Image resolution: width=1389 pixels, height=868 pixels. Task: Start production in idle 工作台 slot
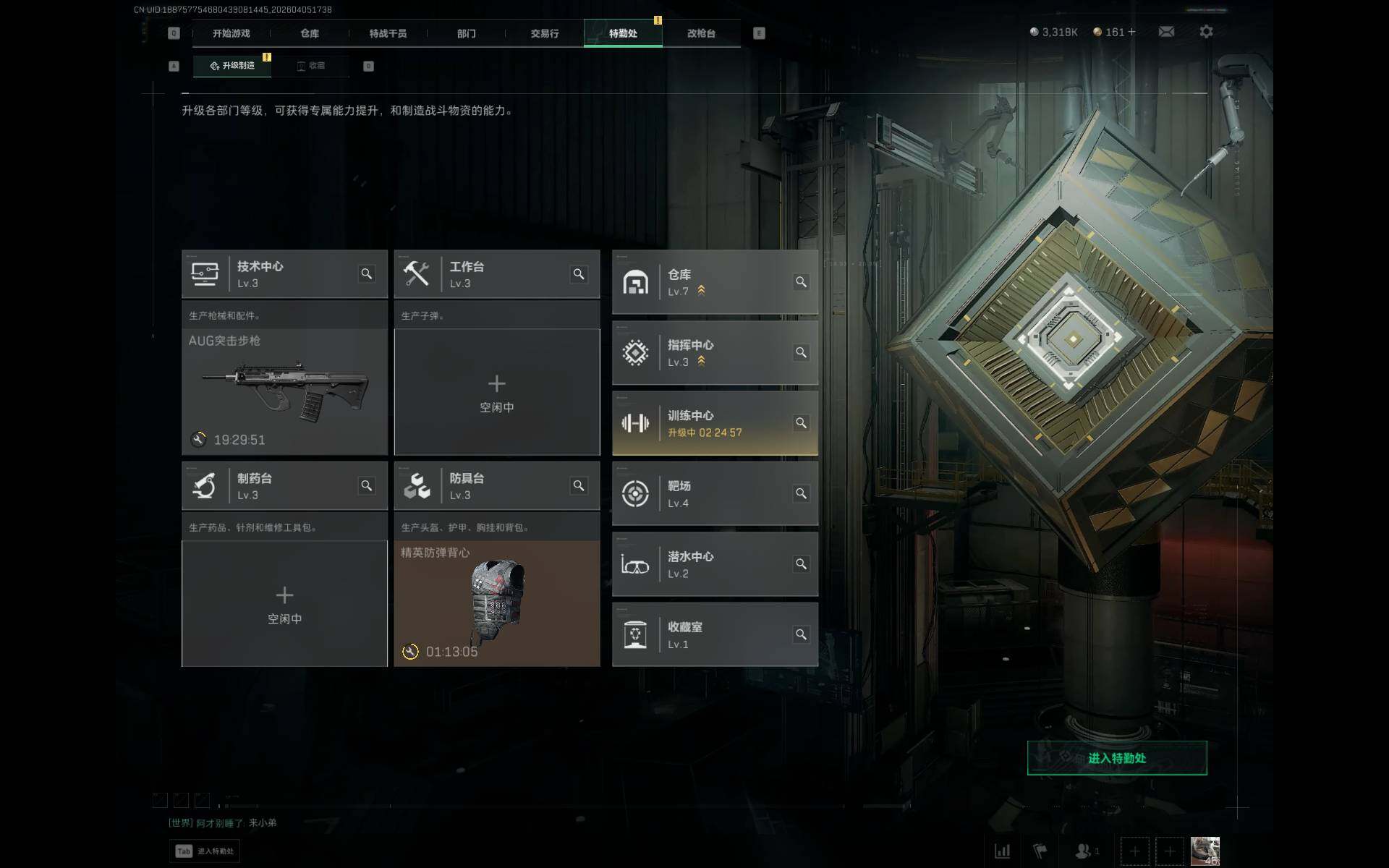497,391
